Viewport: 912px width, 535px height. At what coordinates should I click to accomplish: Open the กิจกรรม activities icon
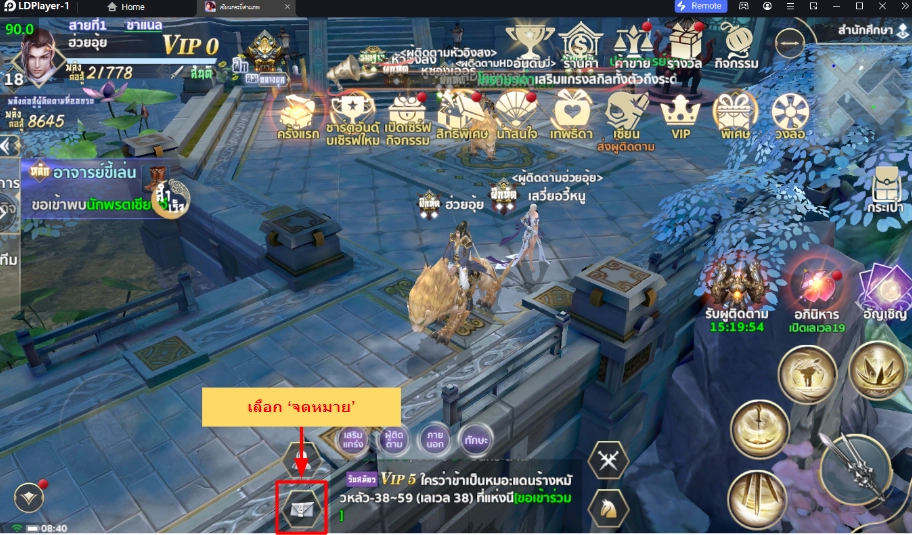[741, 47]
